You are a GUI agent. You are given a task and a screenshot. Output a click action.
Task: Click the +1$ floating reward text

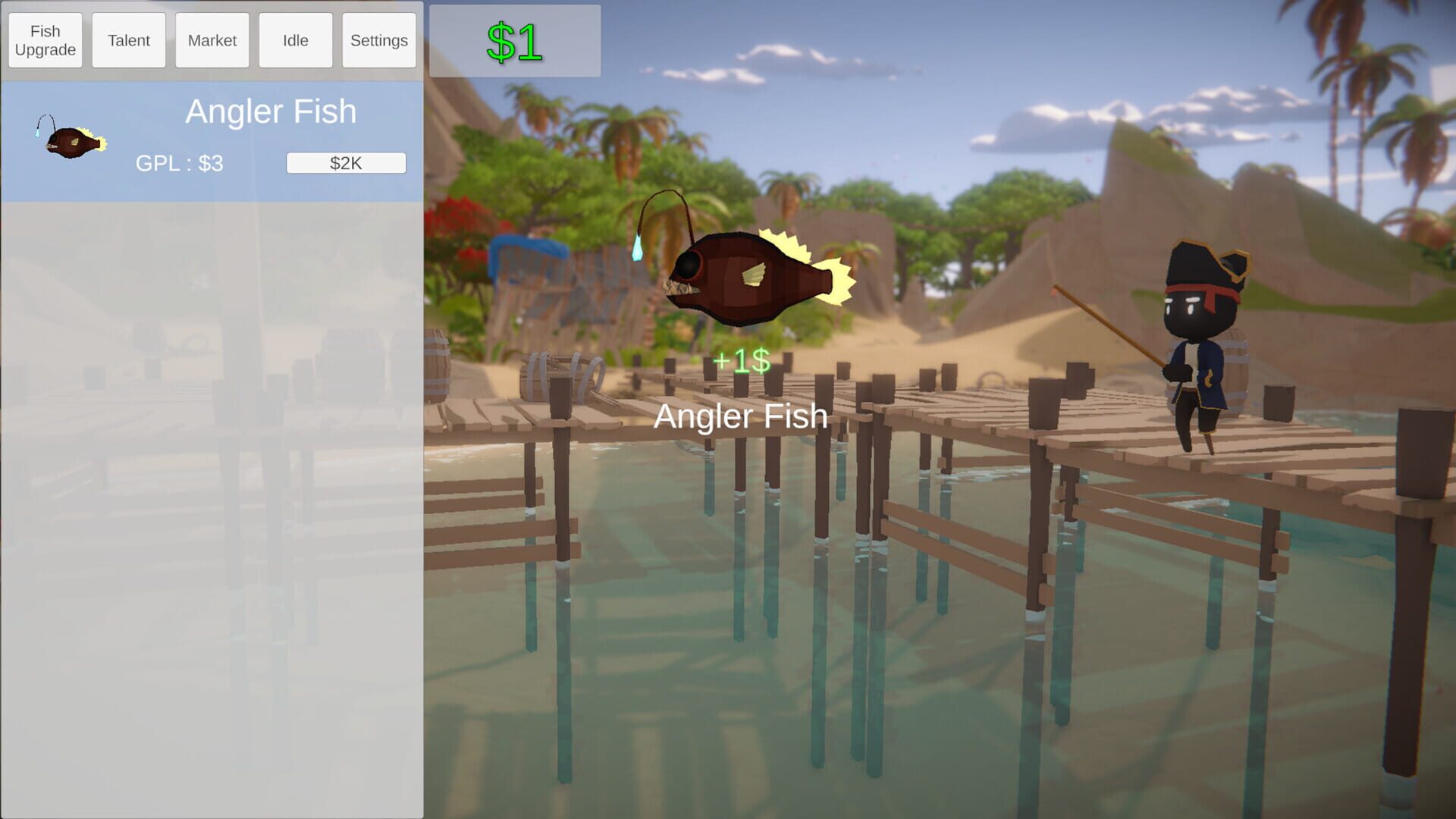point(741,362)
